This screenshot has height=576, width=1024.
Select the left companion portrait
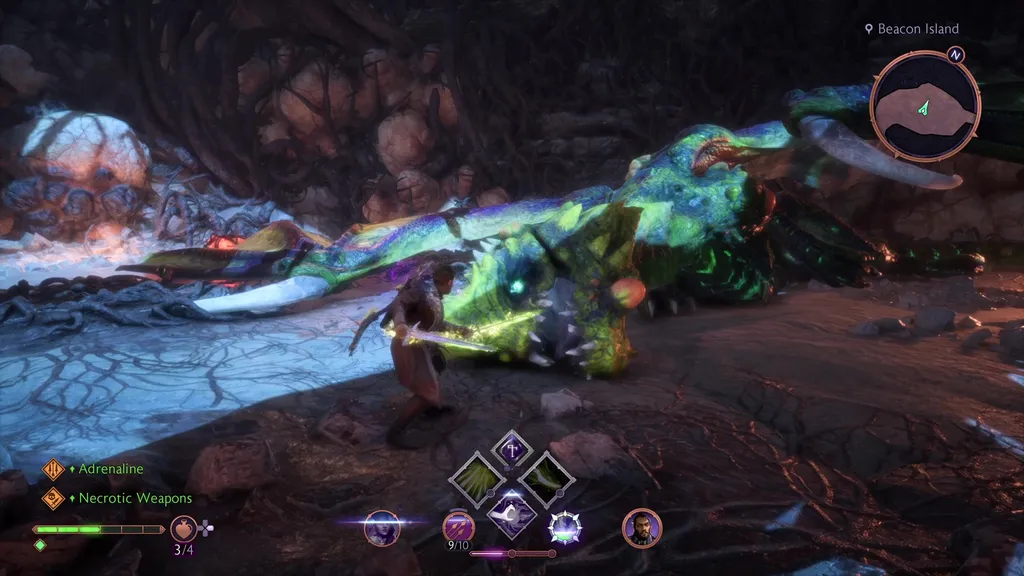(x=382, y=527)
